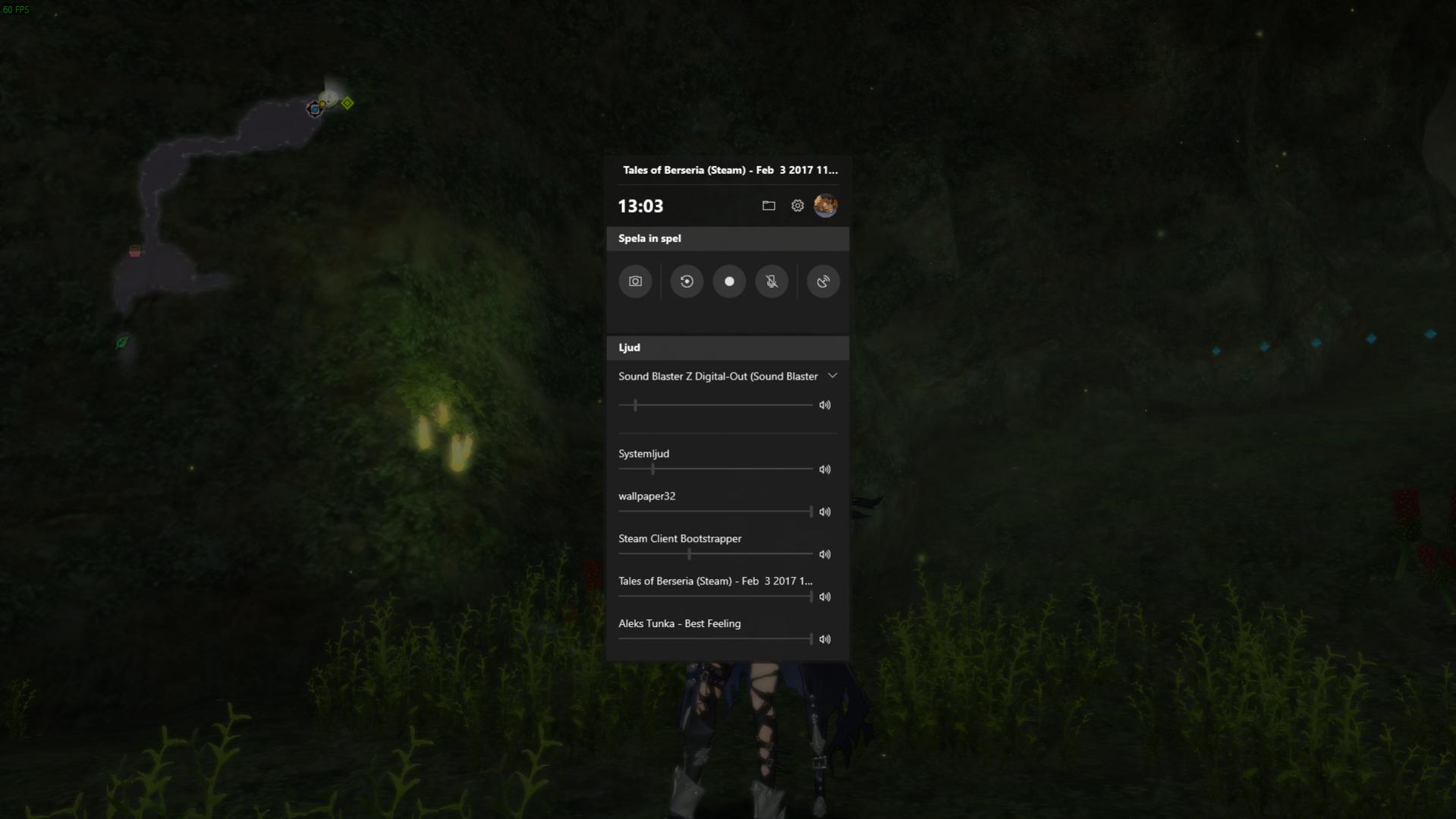Mute the Steam Client Bootstrapper audio

pos(825,554)
